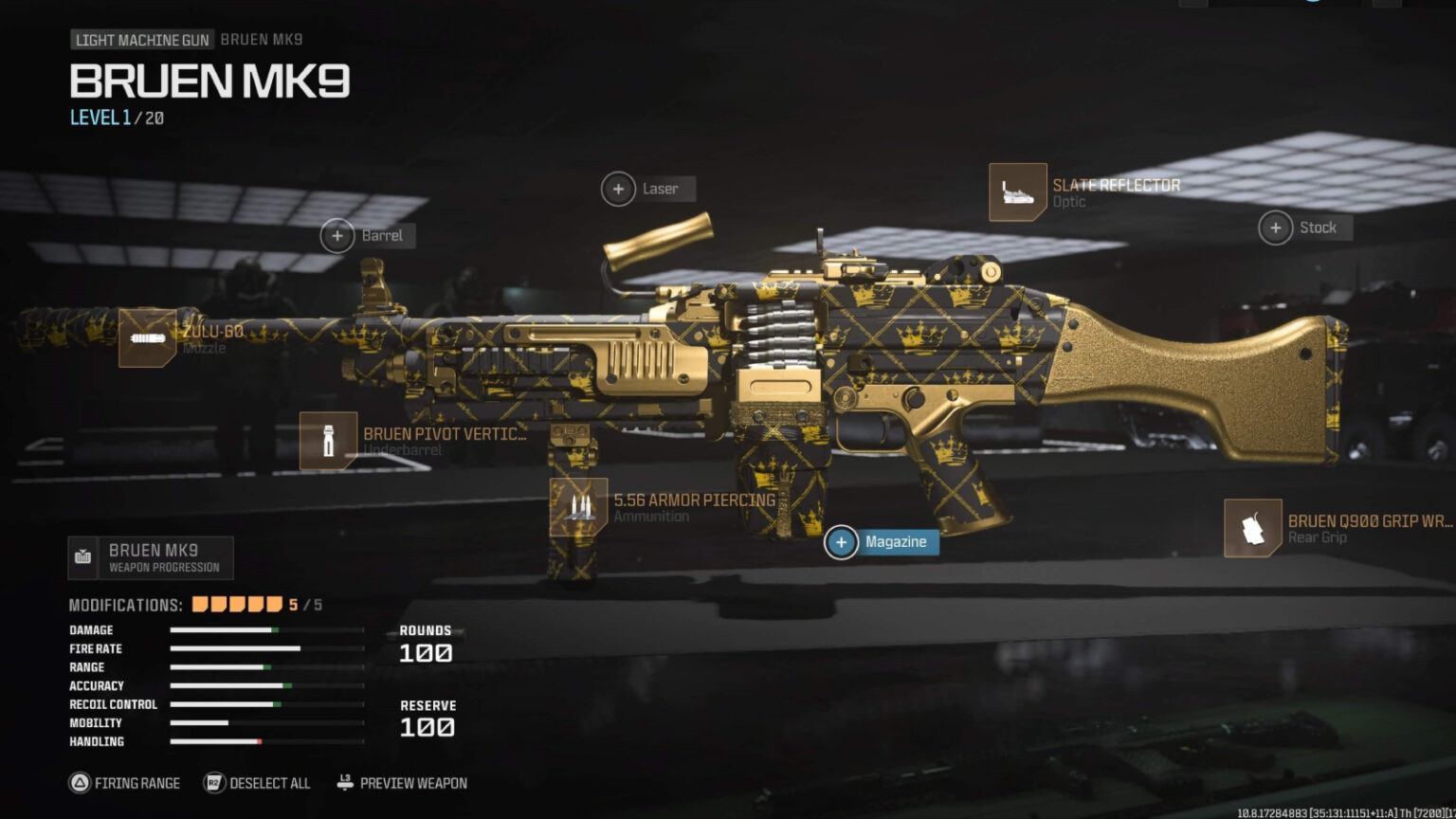Select the Bruen Pivot Vertical underbarrel

pos(327,440)
